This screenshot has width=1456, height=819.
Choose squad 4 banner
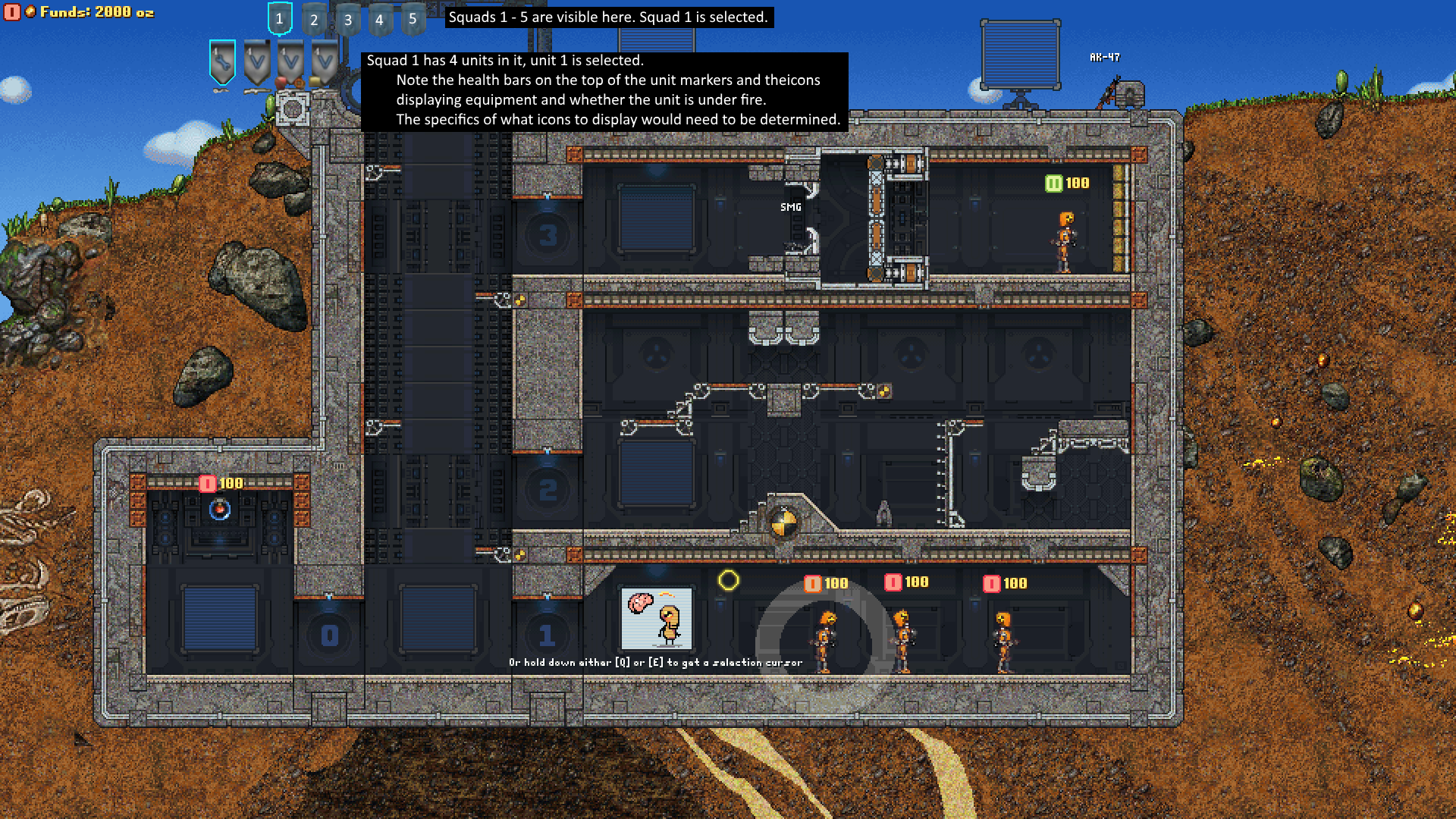[380, 20]
